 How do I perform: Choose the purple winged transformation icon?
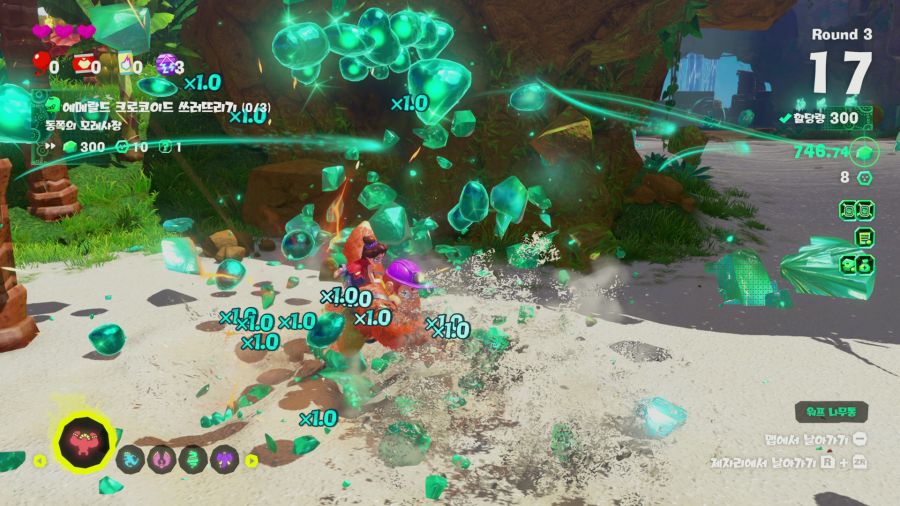click(x=224, y=459)
